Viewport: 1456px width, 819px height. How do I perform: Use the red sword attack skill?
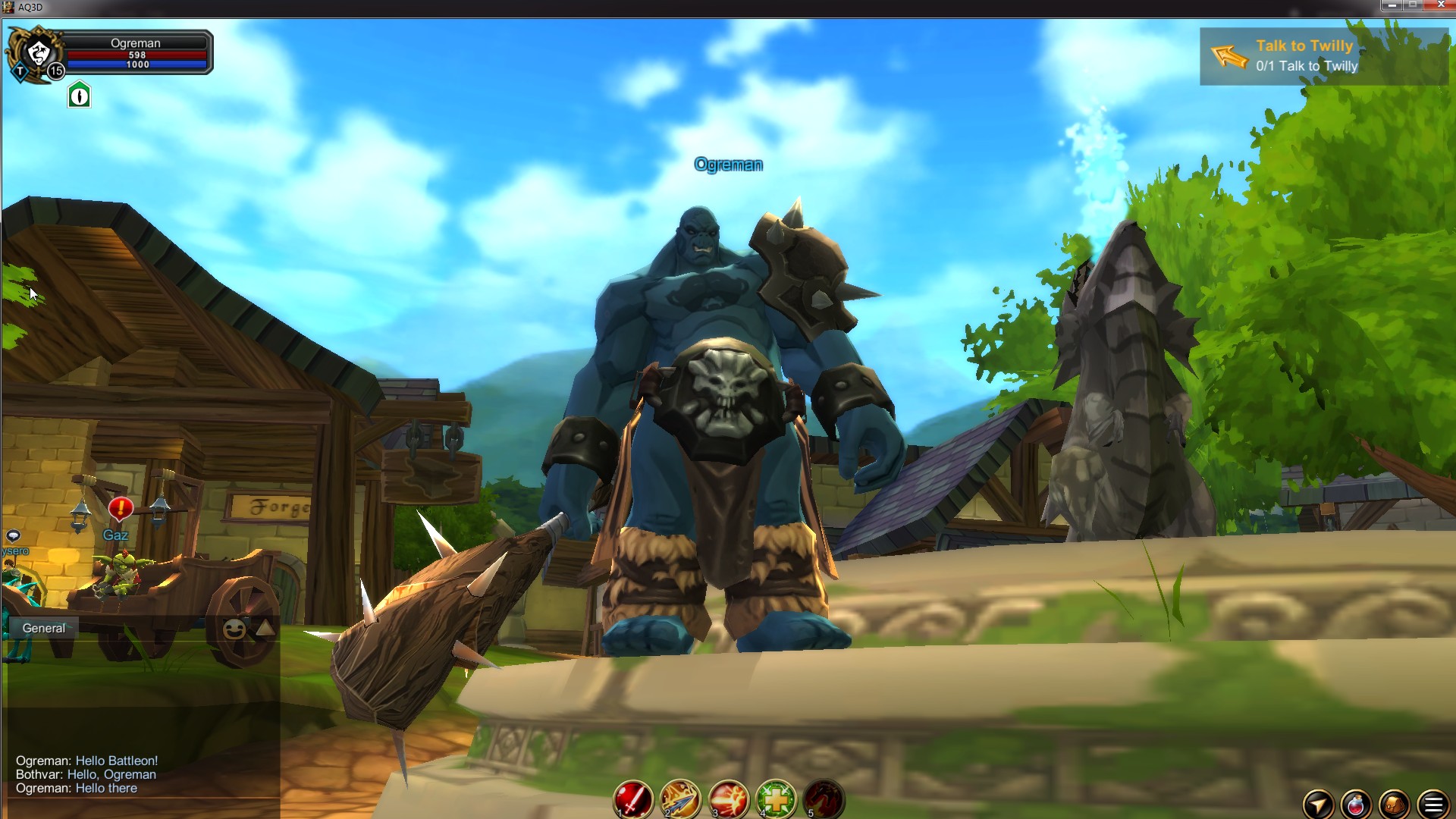coord(632,799)
